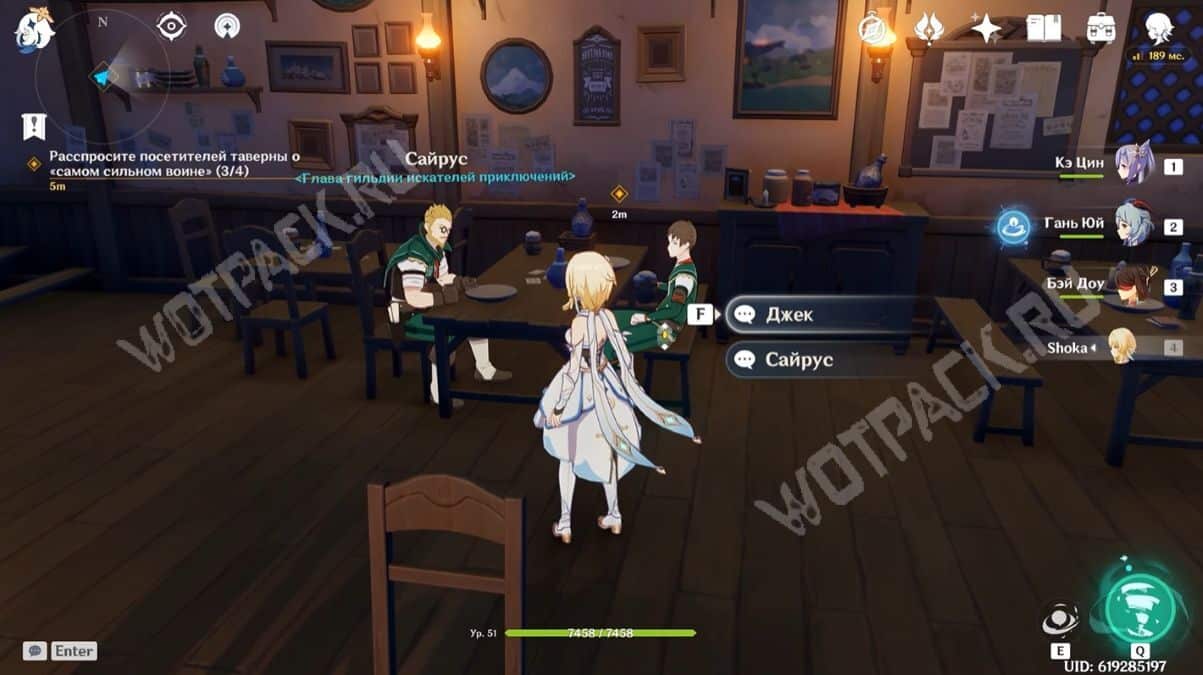Open the character screen portrait icon
Image resolution: width=1203 pixels, height=675 pixels.
tap(1158, 28)
